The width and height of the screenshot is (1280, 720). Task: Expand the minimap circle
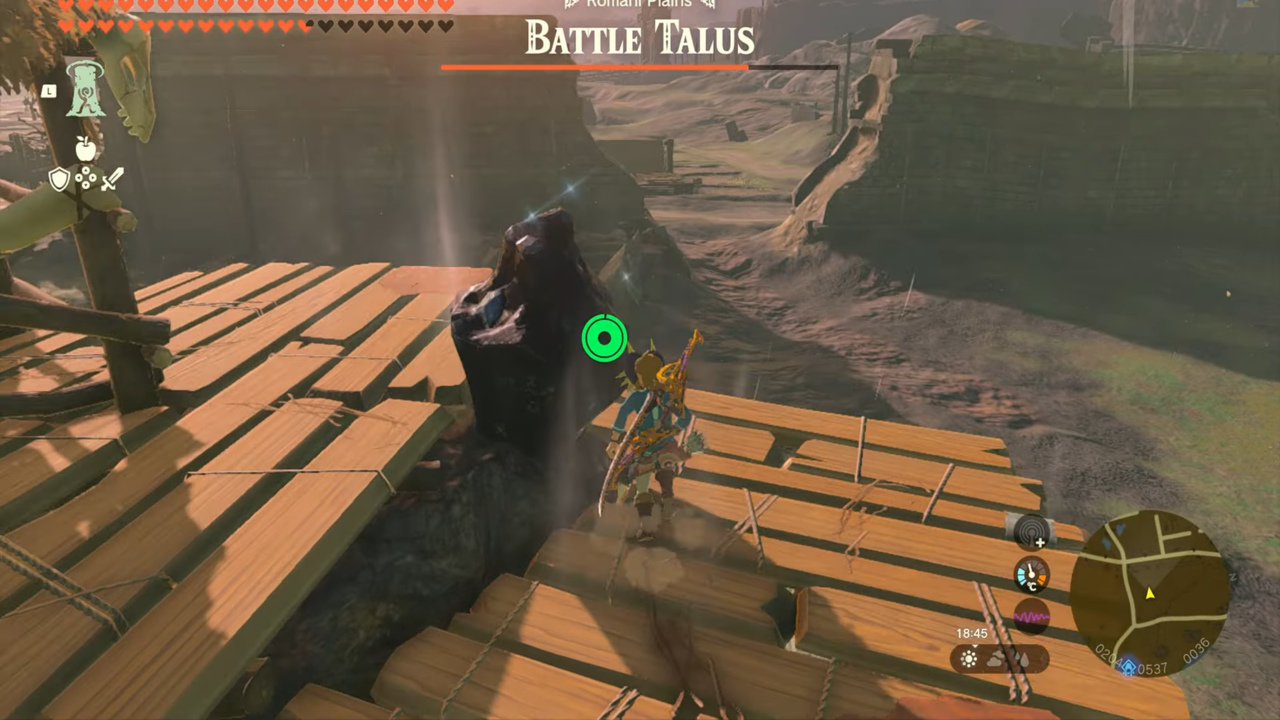click(1152, 592)
